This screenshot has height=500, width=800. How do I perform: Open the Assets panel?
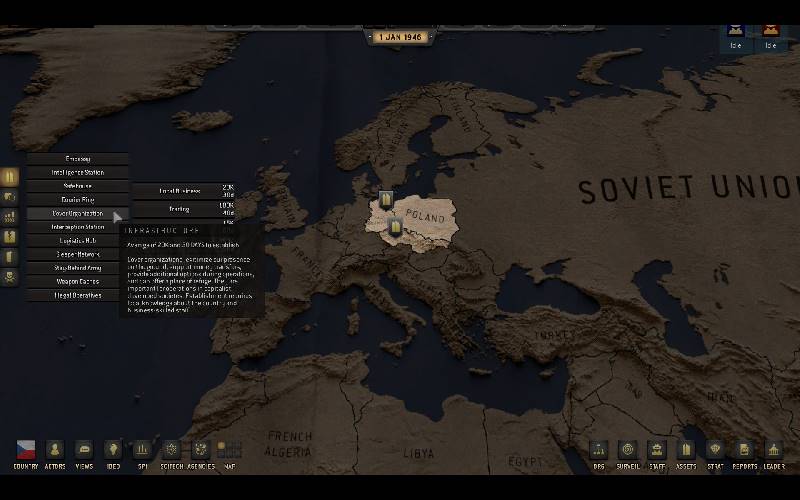(x=686, y=451)
